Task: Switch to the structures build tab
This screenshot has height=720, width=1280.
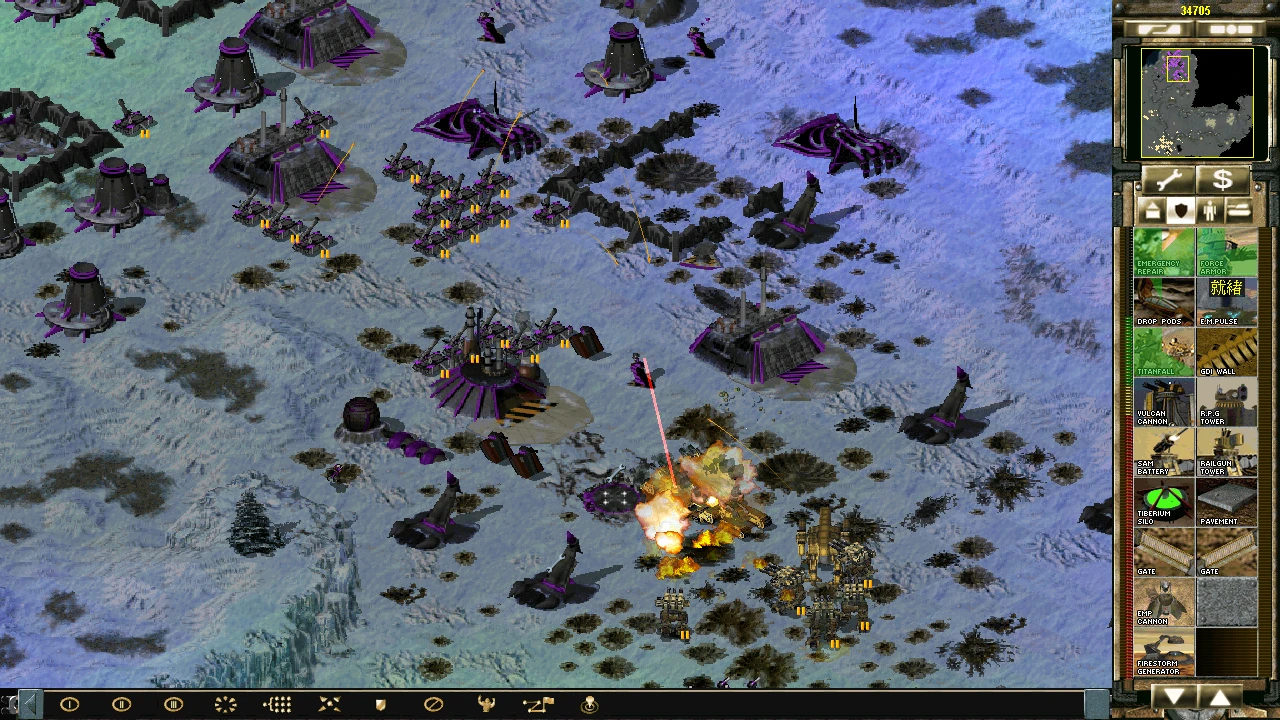Action: click(1152, 211)
